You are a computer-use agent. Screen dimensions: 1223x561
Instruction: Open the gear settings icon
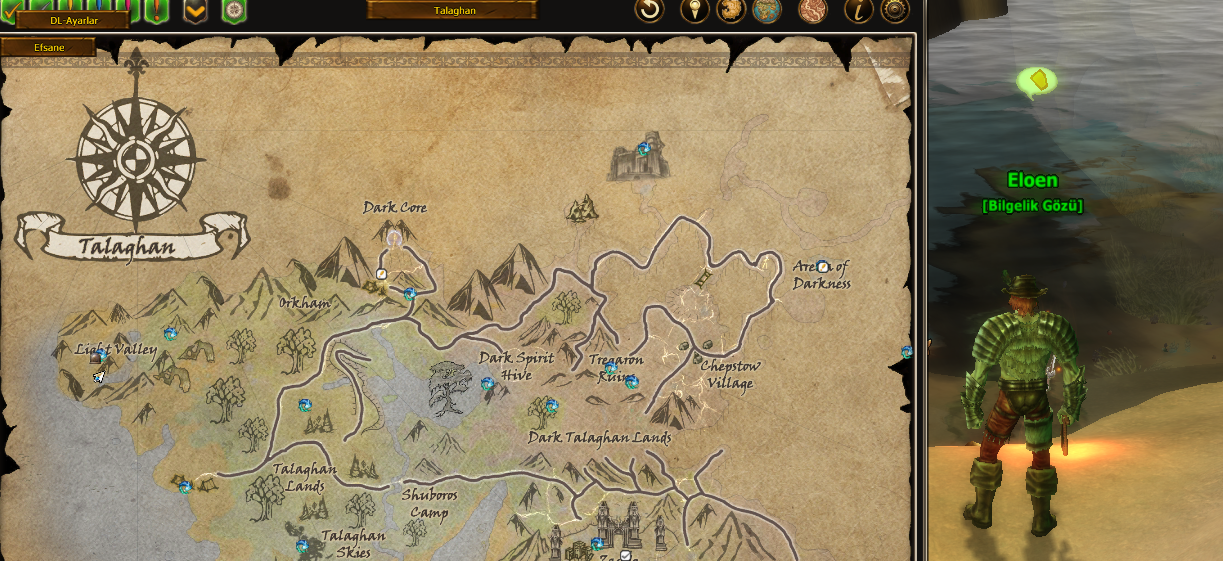[894, 10]
